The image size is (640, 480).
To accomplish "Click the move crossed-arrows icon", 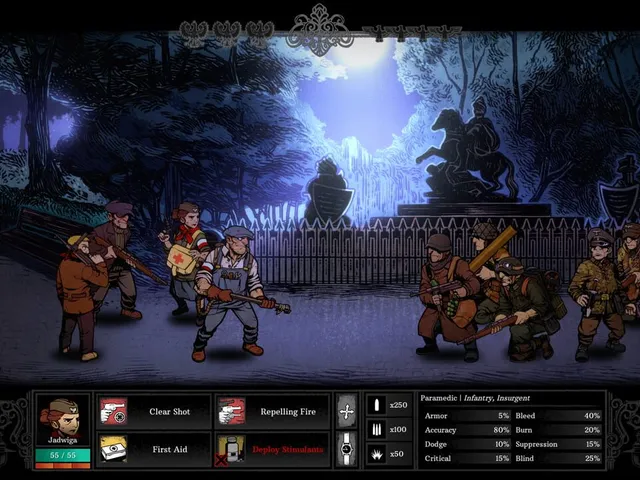I will (x=347, y=411).
